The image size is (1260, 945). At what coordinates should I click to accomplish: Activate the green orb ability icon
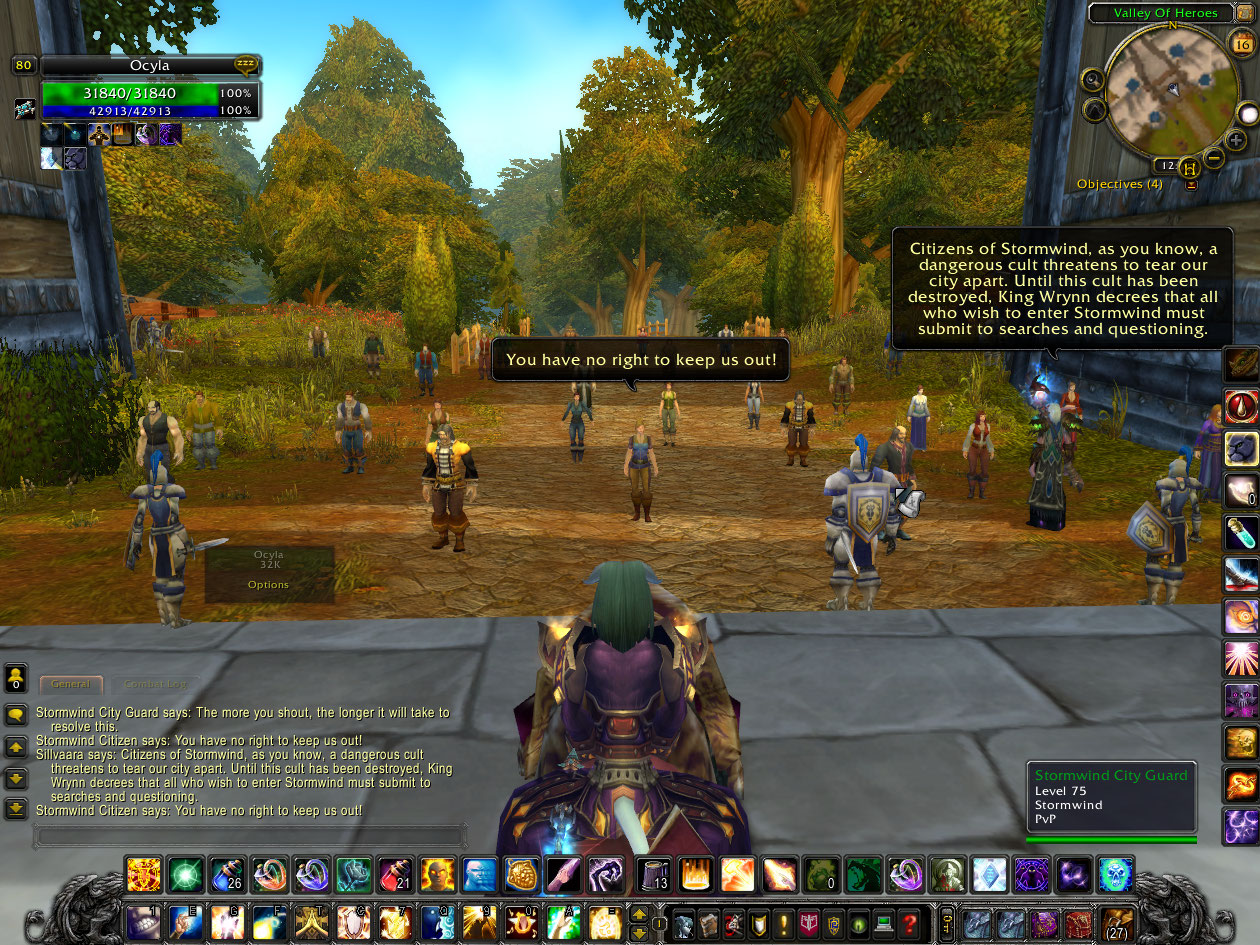coord(185,875)
